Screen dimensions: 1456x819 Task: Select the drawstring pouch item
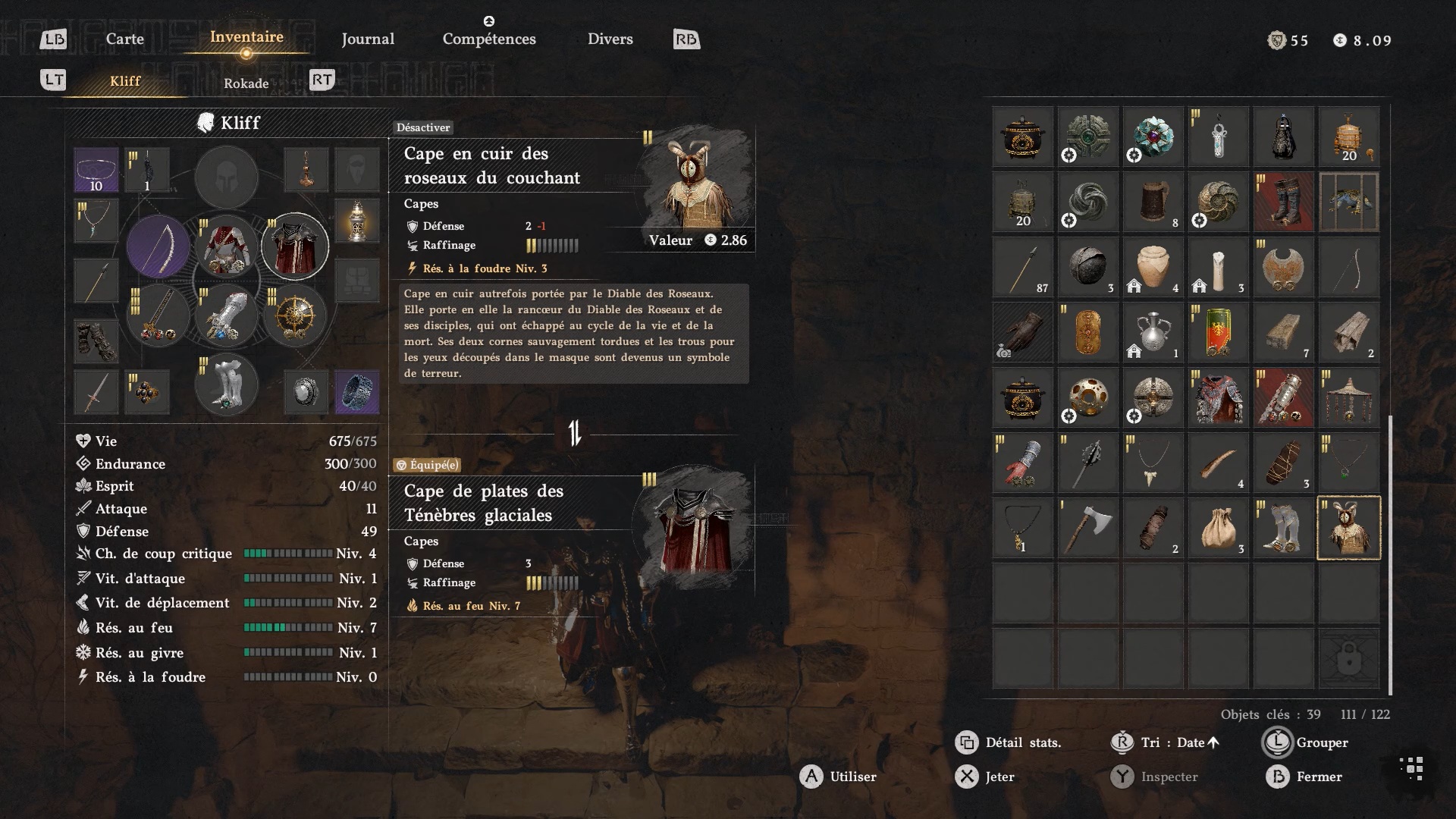click(x=1218, y=529)
